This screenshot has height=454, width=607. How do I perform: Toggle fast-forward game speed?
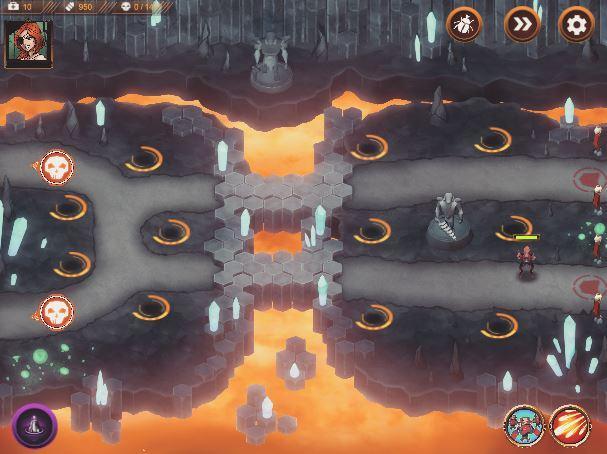pyautogui.click(x=521, y=24)
